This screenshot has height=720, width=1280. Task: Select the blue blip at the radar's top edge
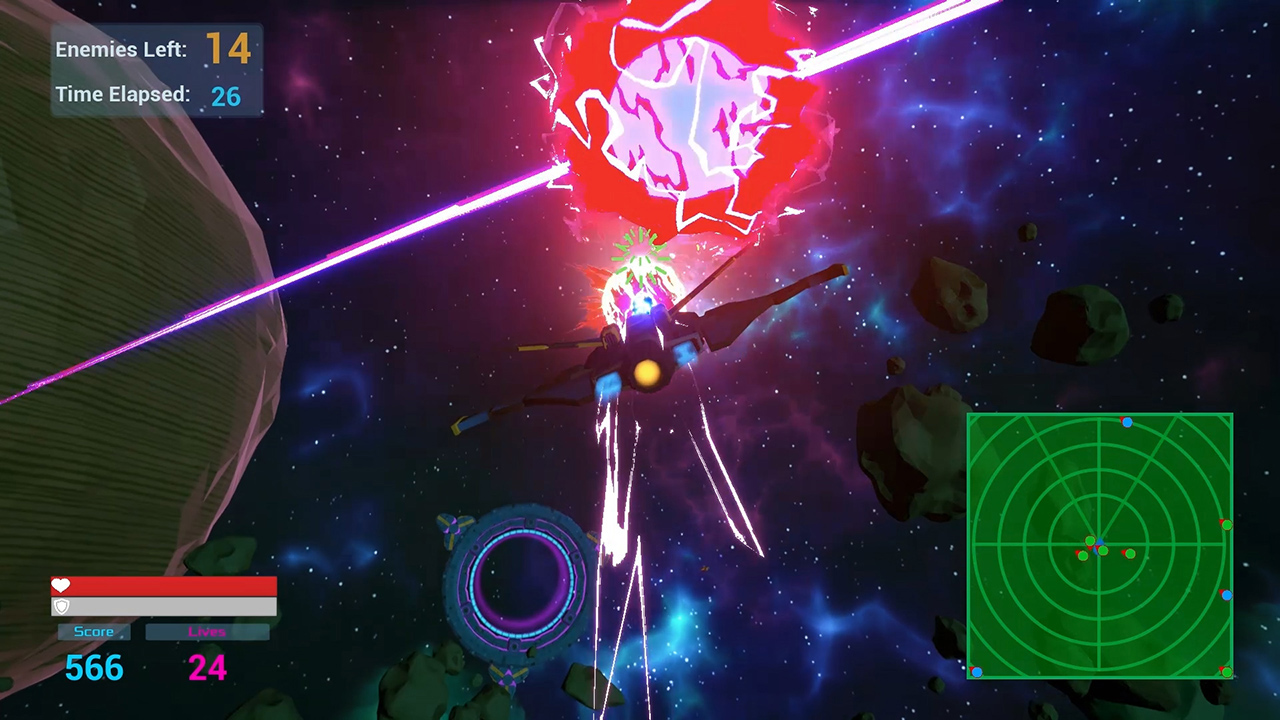1127,423
